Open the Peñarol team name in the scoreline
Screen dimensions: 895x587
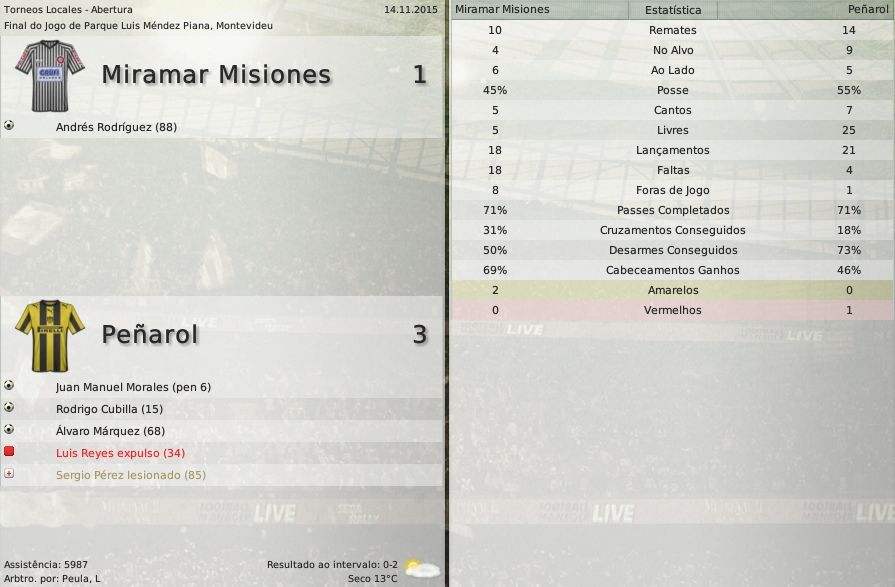coord(150,334)
